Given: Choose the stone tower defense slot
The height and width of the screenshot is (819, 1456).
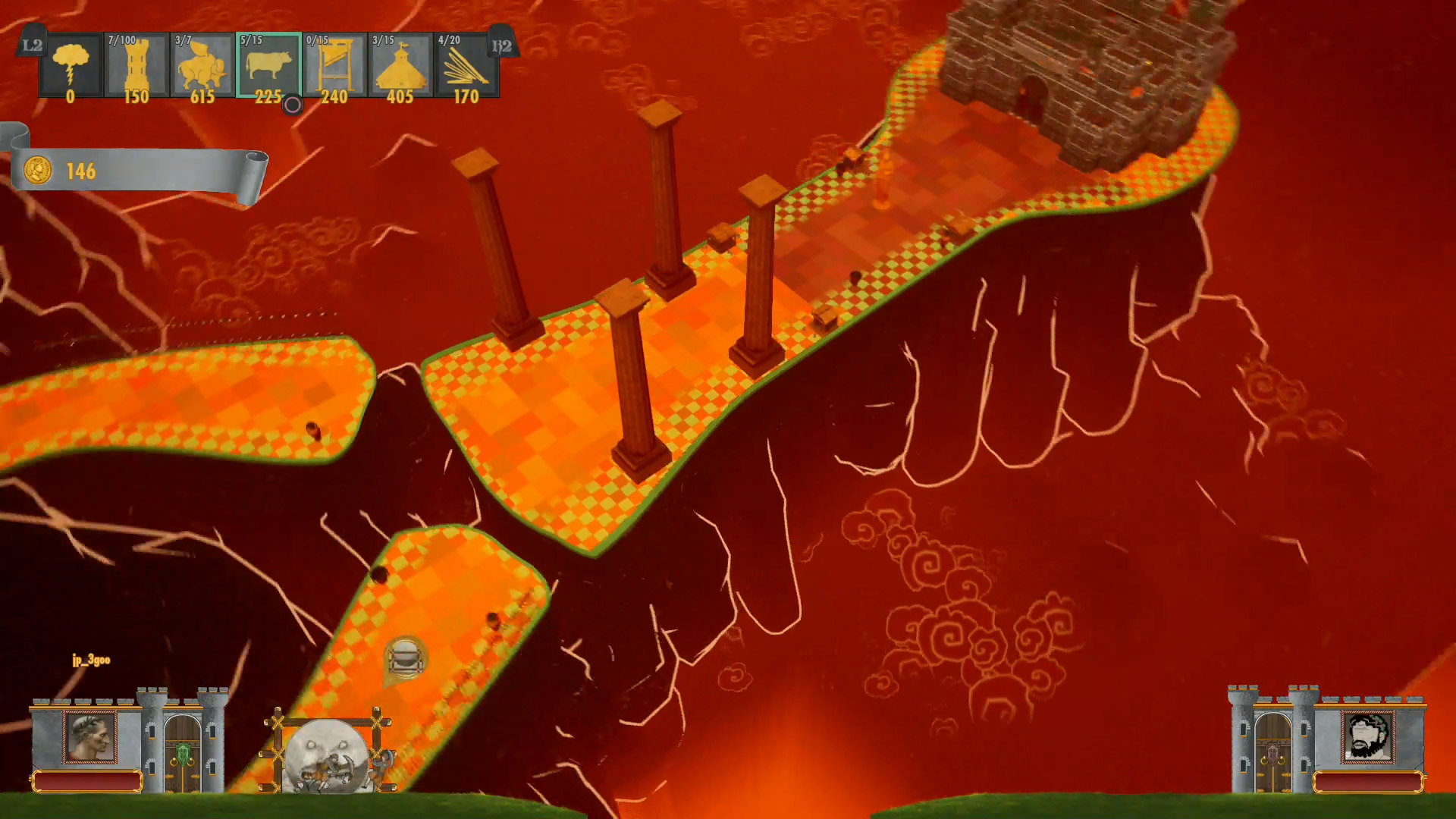Looking at the screenshot, I should (x=136, y=66).
